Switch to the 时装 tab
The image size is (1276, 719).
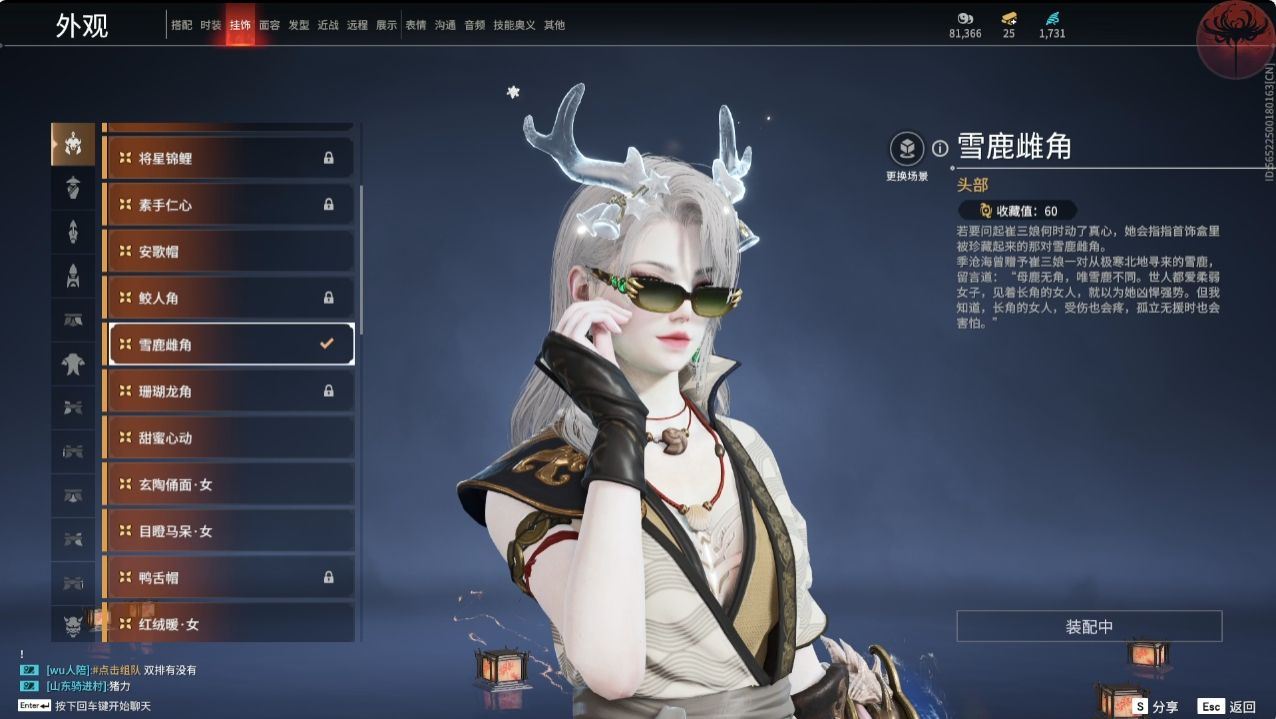tap(210, 25)
